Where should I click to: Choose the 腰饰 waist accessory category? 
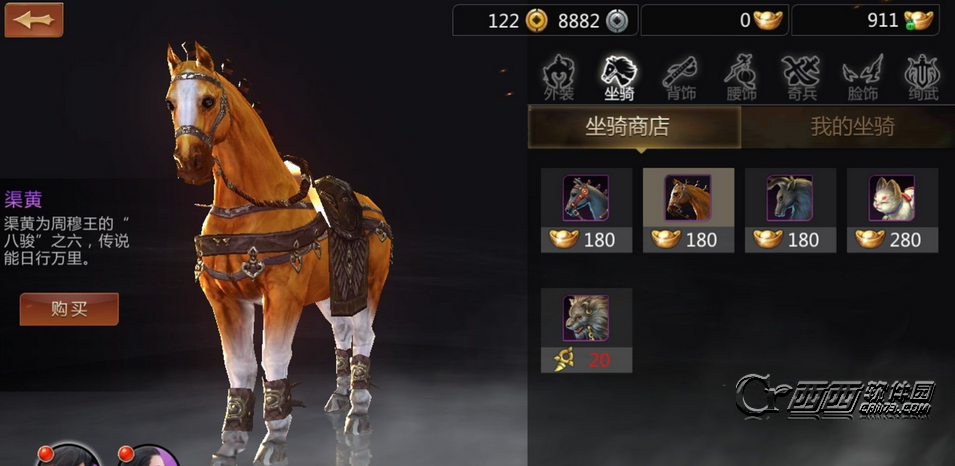[741, 79]
